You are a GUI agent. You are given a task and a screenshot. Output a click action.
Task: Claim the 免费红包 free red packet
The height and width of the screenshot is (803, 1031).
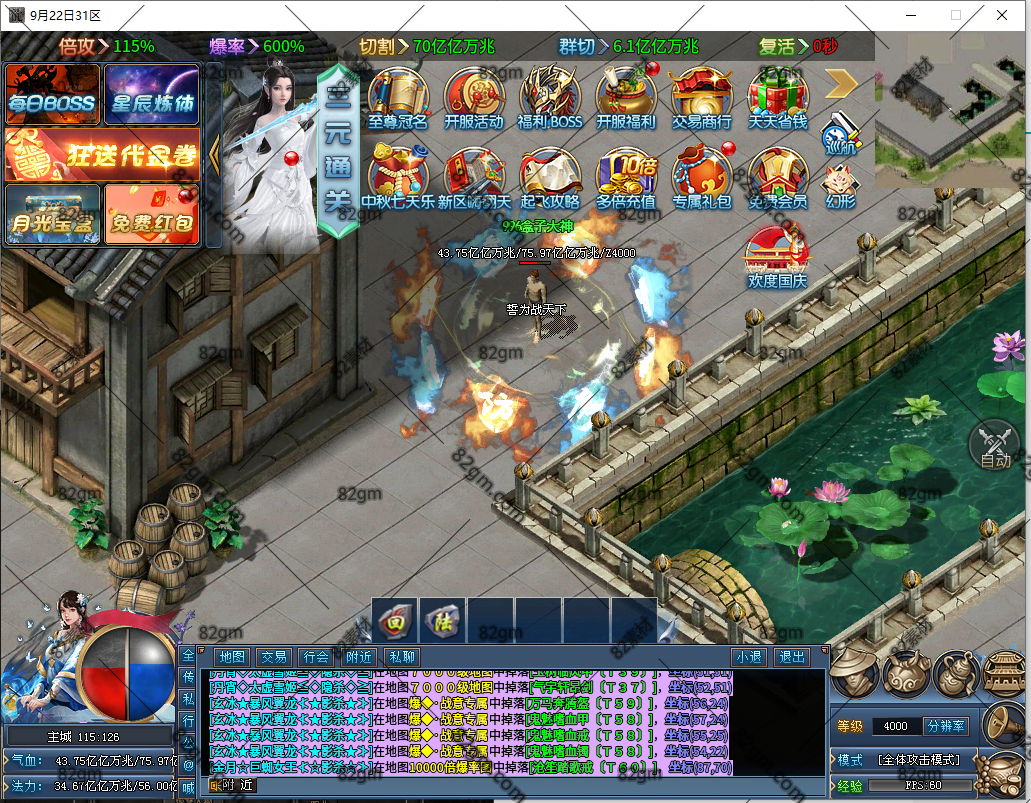click(x=151, y=214)
